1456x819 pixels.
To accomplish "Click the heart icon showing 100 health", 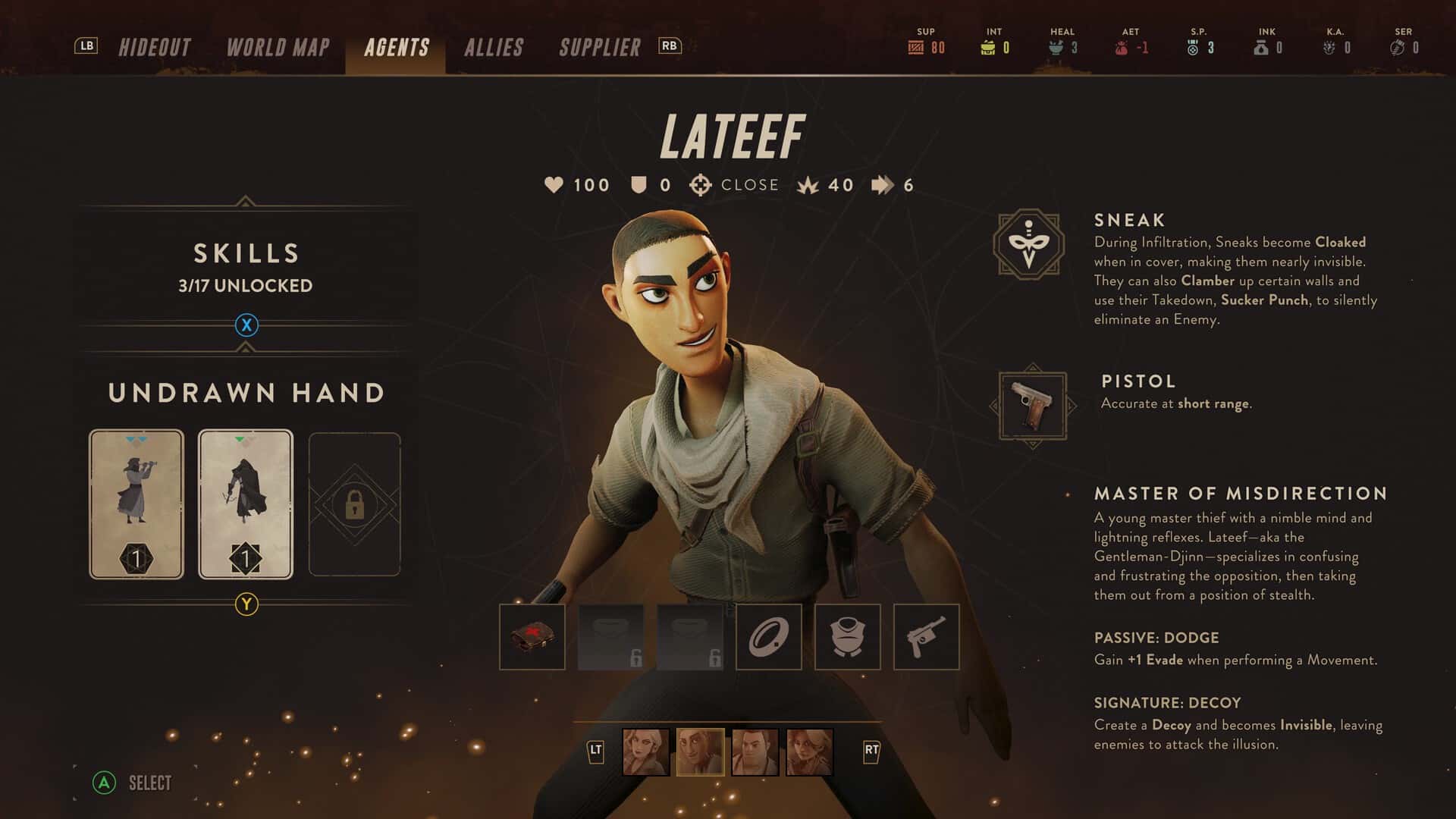I will [x=554, y=184].
